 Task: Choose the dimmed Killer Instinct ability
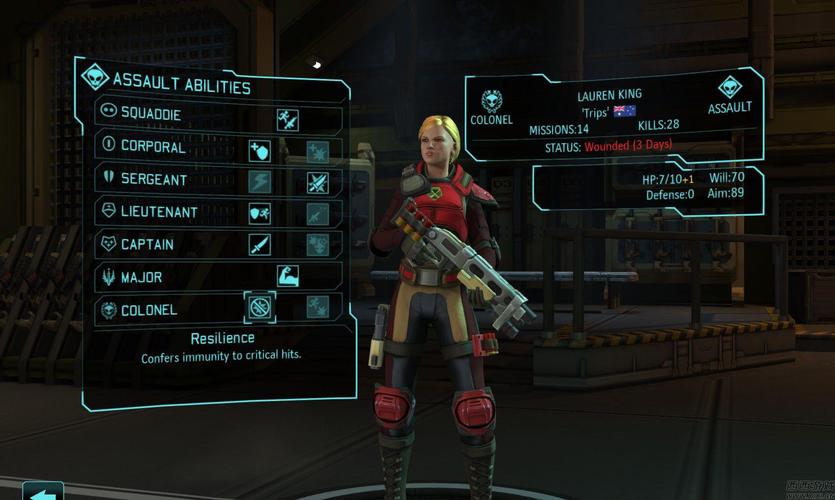click(318, 307)
